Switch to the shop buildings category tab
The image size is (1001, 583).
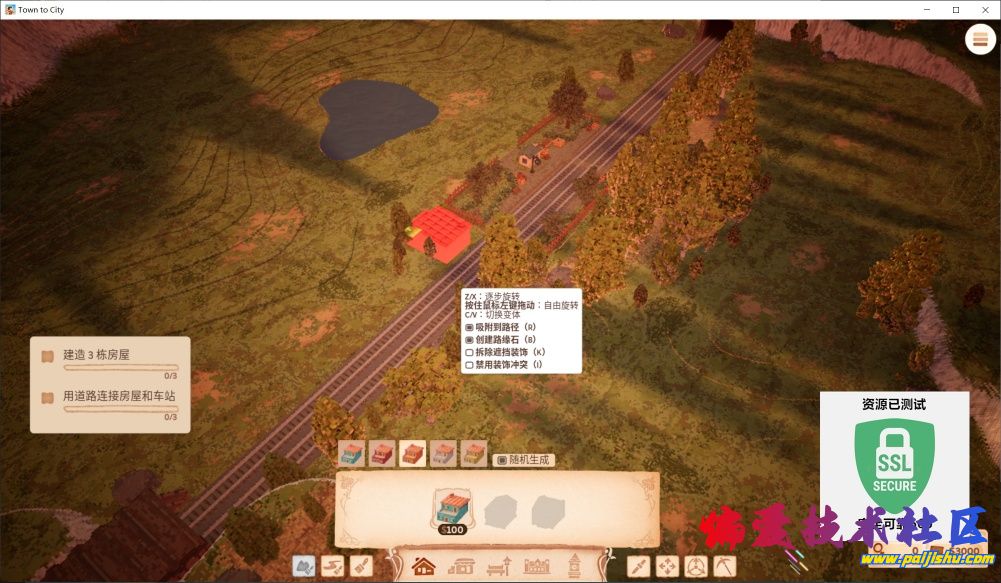coord(461,567)
